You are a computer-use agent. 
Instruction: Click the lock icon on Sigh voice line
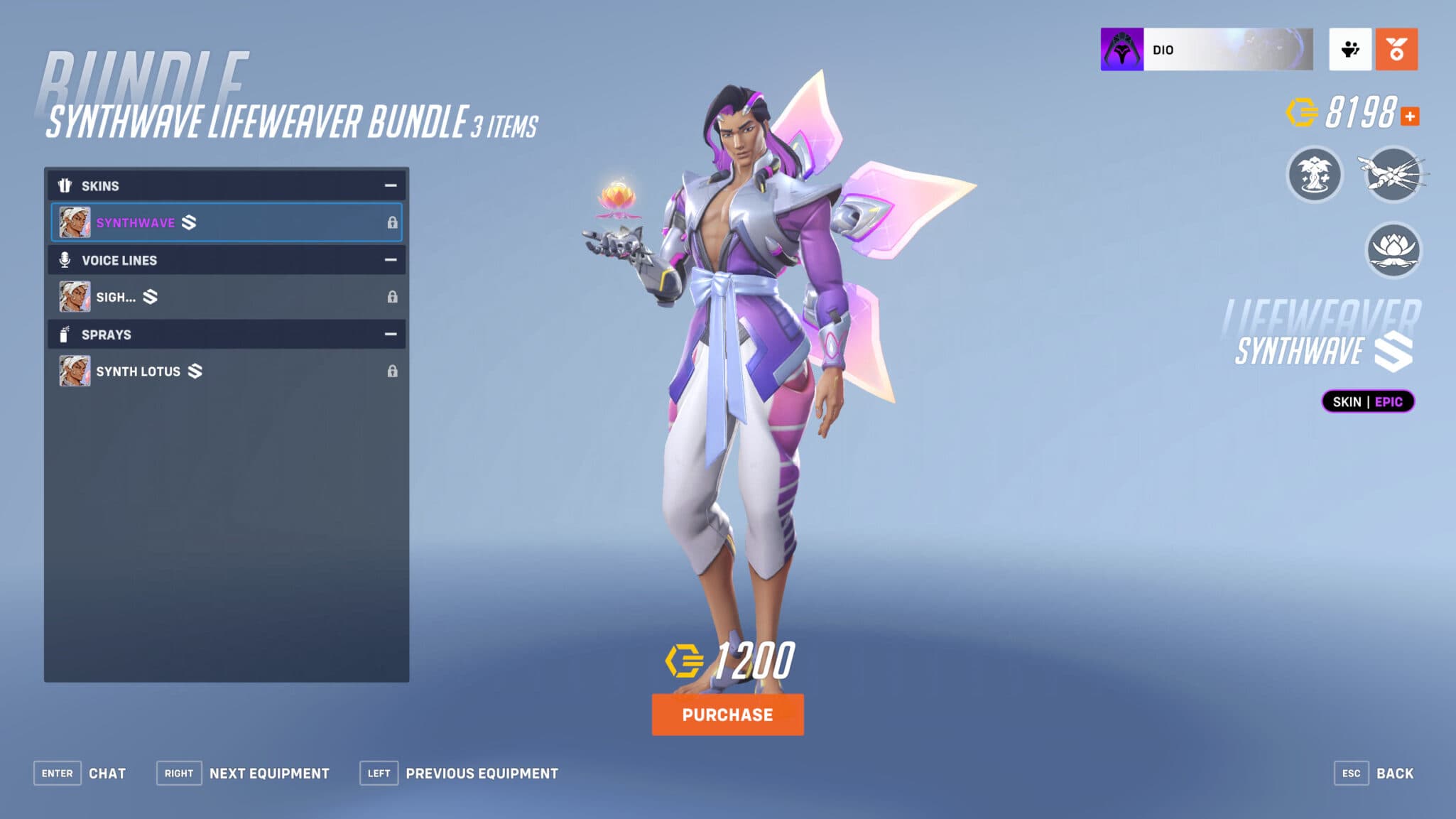coord(393,296)
